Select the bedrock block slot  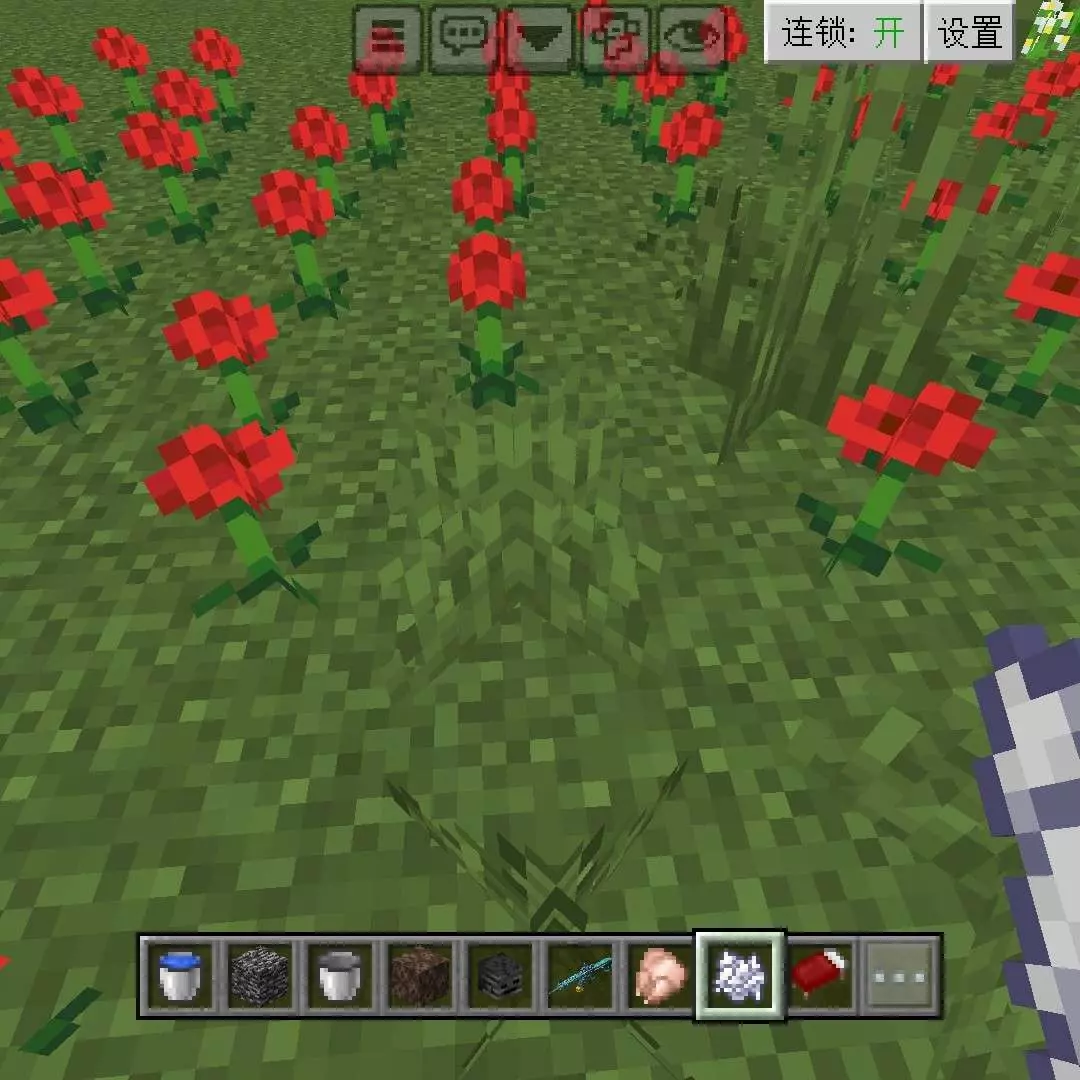[x=261, y=975]
